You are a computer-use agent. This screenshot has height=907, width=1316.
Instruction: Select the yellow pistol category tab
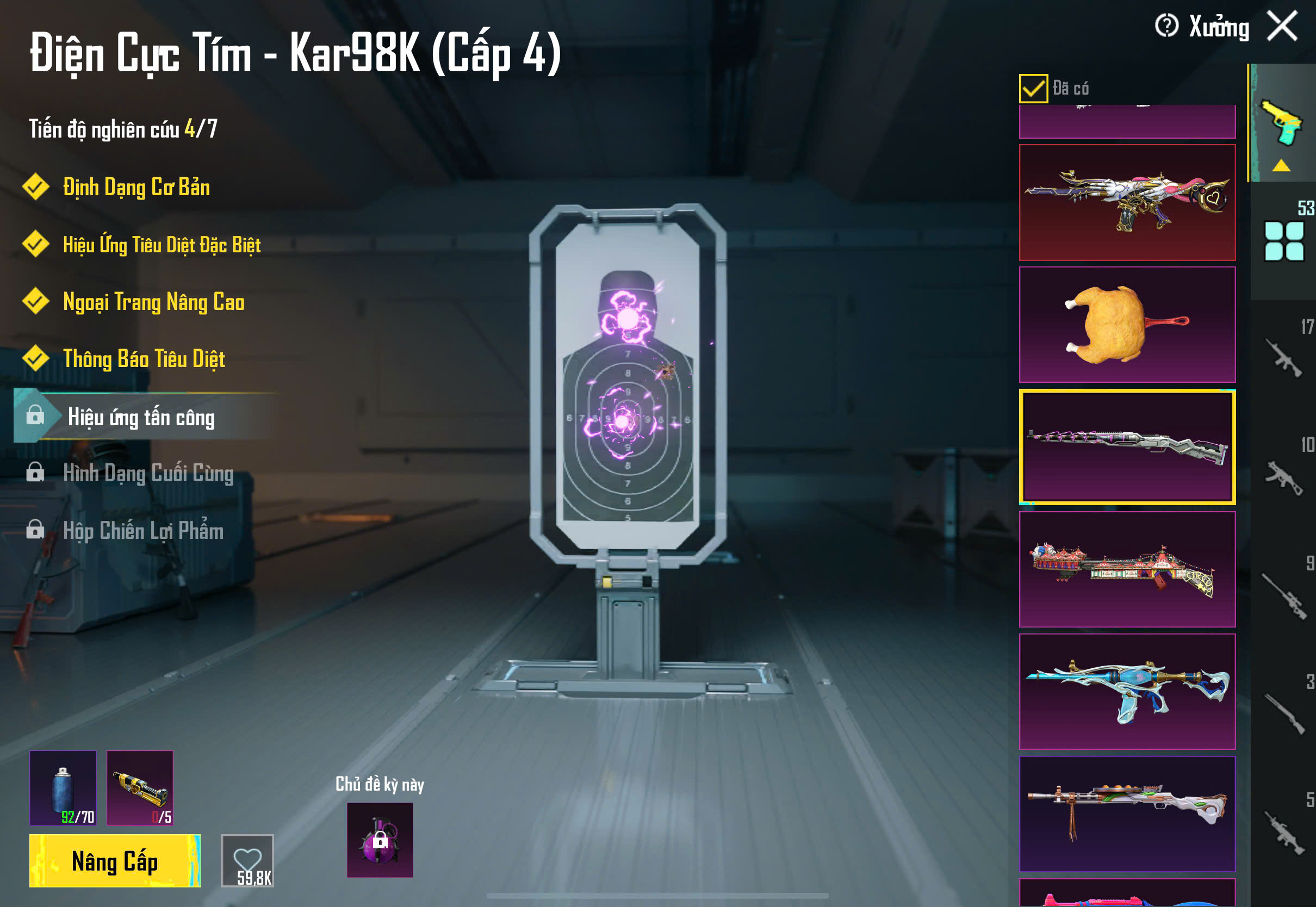coord(1282,123)
